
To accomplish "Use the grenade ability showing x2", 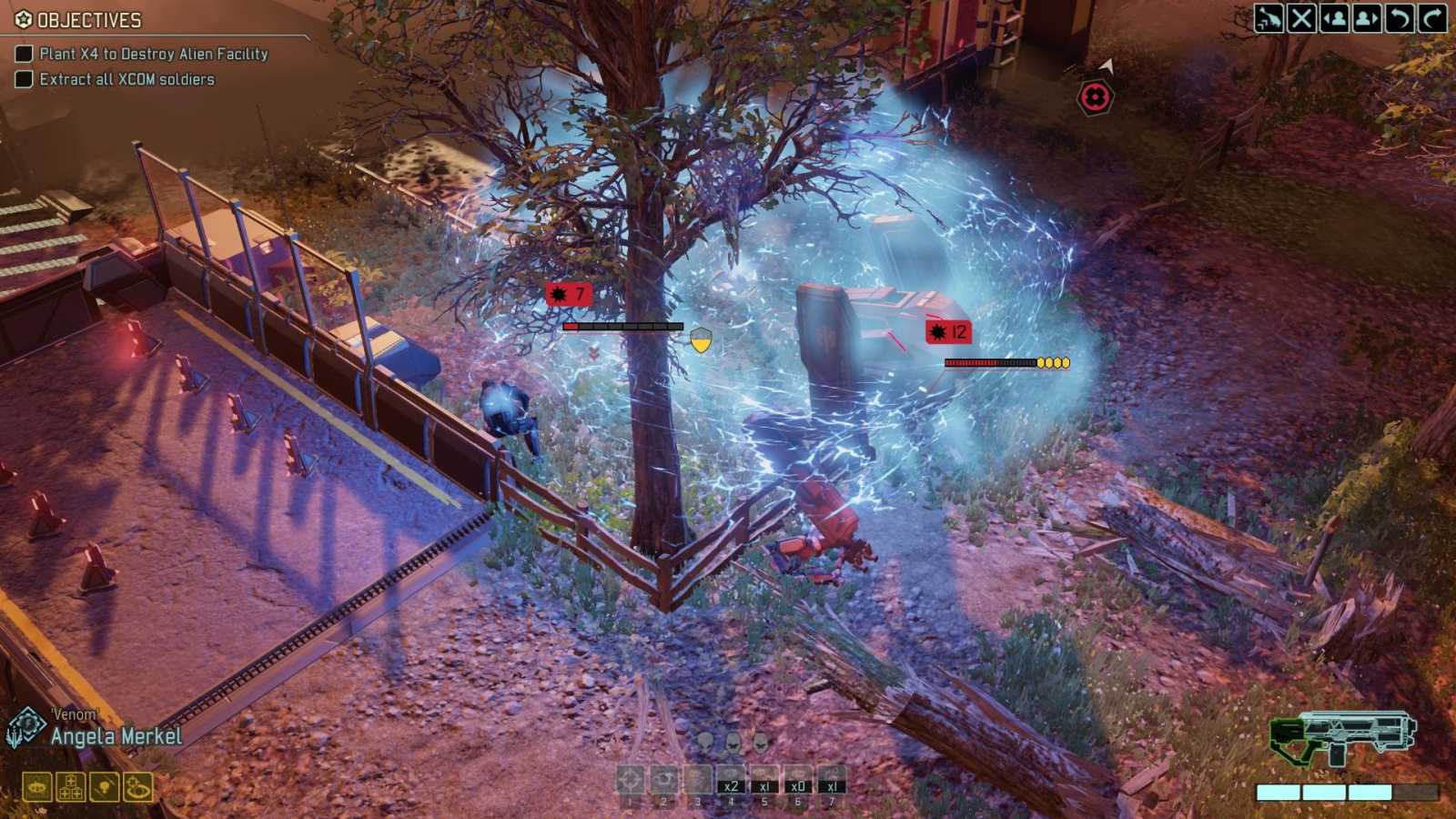I will pos(731,779).
